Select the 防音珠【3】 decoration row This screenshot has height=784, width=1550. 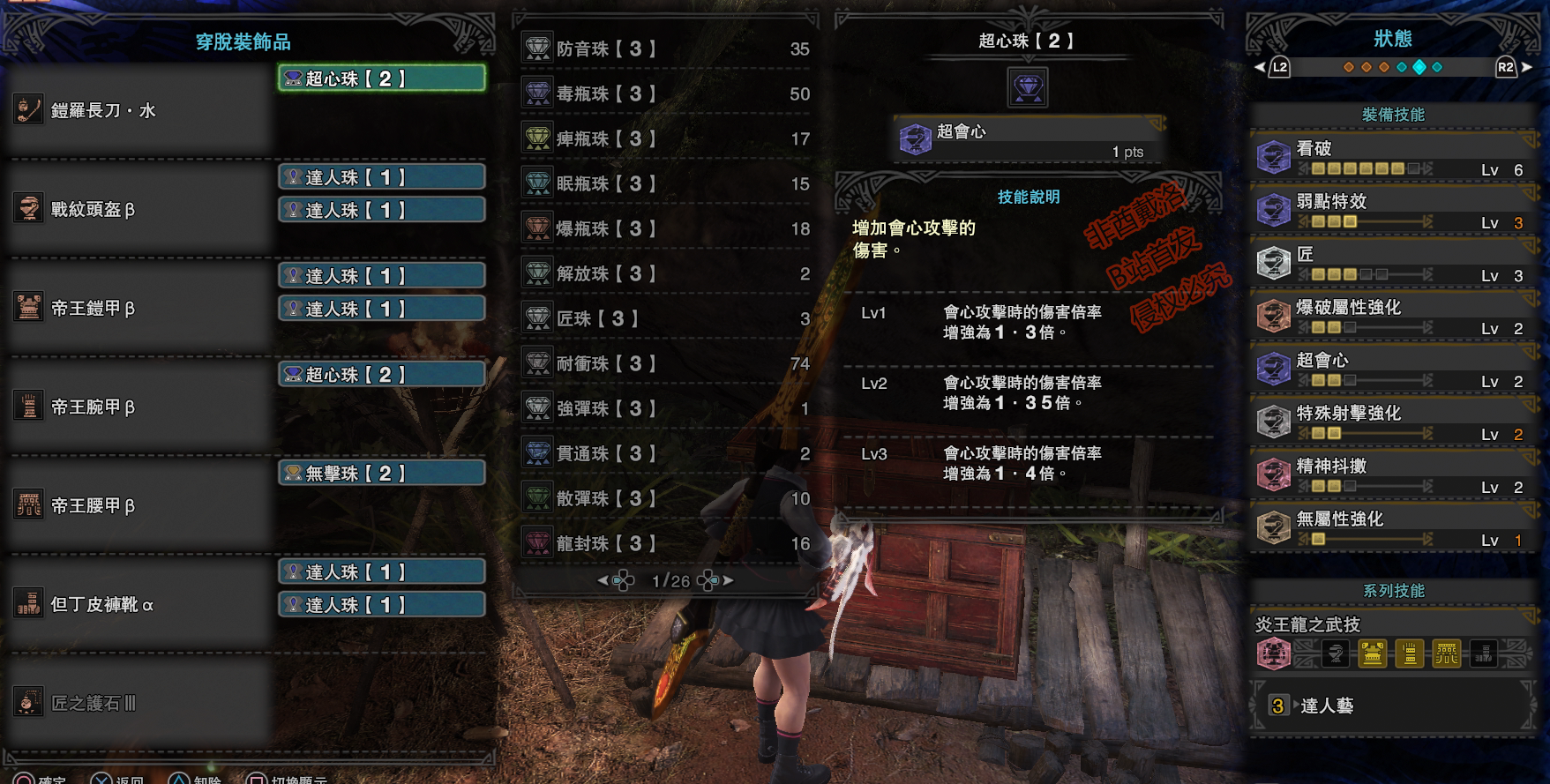(666, 49)
